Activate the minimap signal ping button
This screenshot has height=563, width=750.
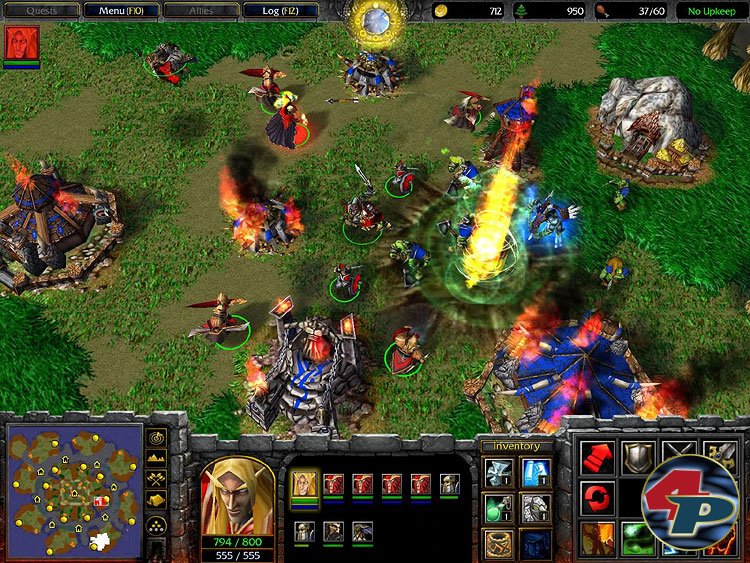(157, 438)
